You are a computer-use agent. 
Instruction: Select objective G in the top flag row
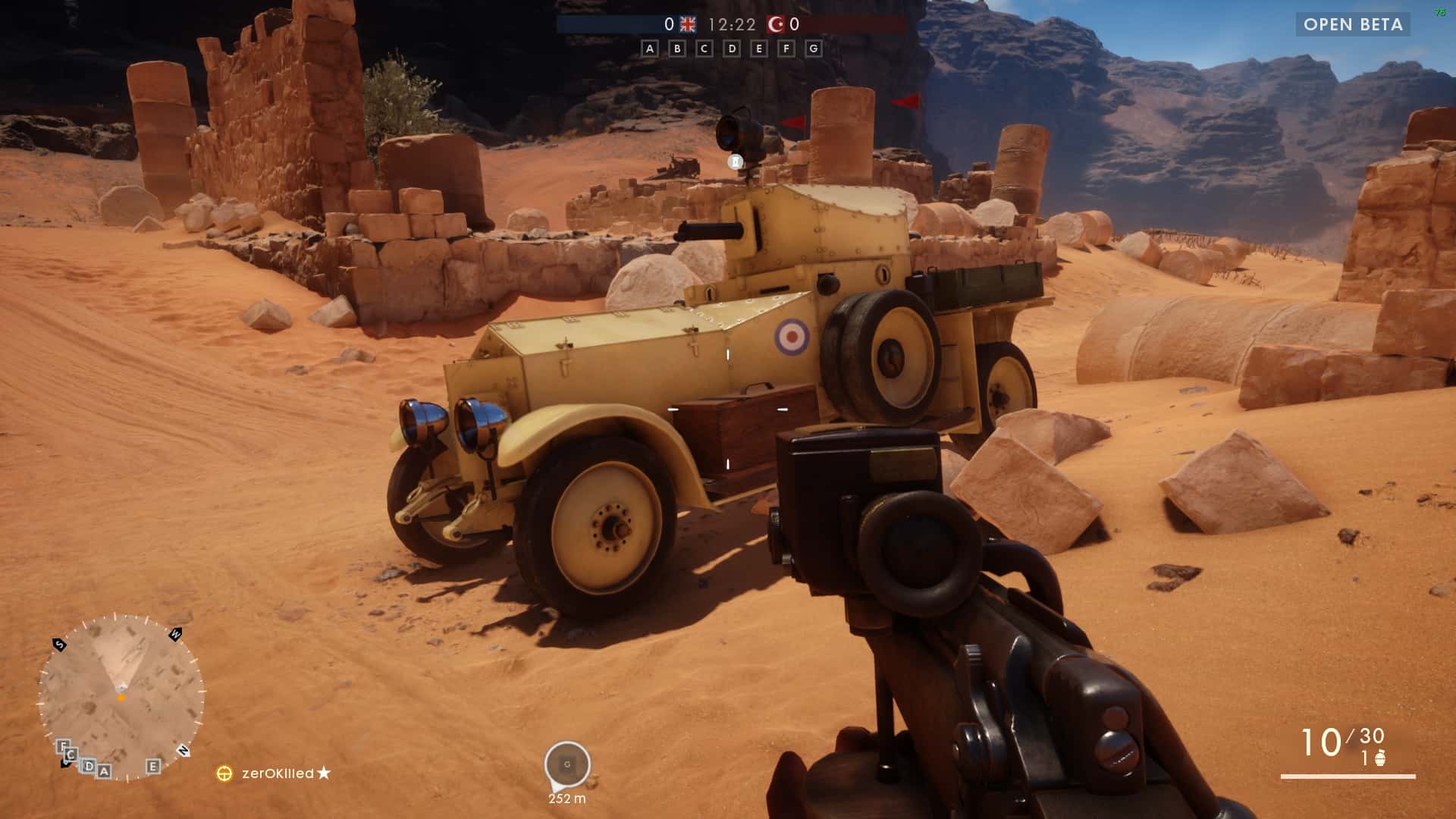pyautogui.click(x=814, y=49)
